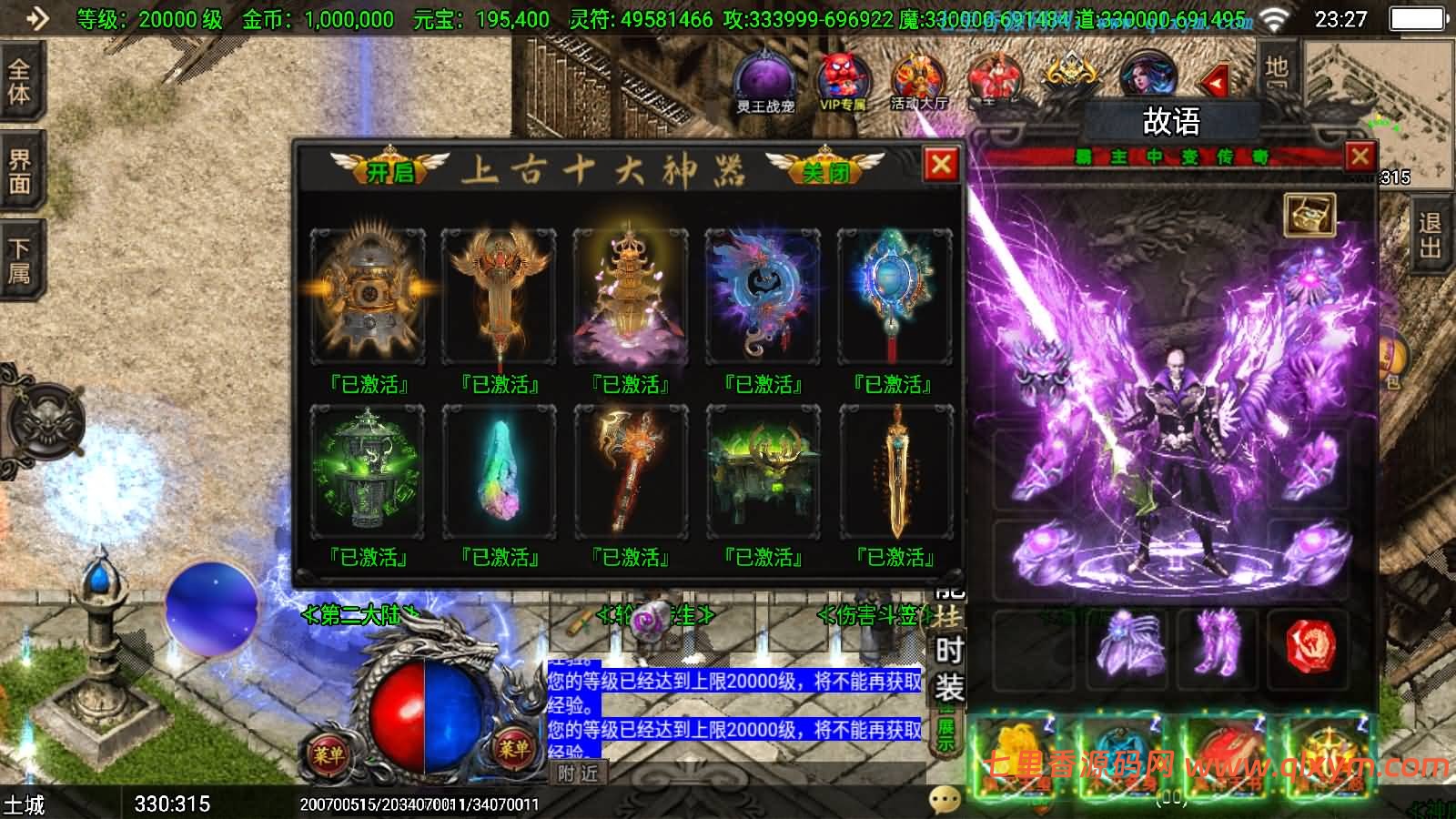The height and width of the screenshot is (819, 1456).
Task: Open the 灵王战宠 pet icon
Action: pos(766,82)
